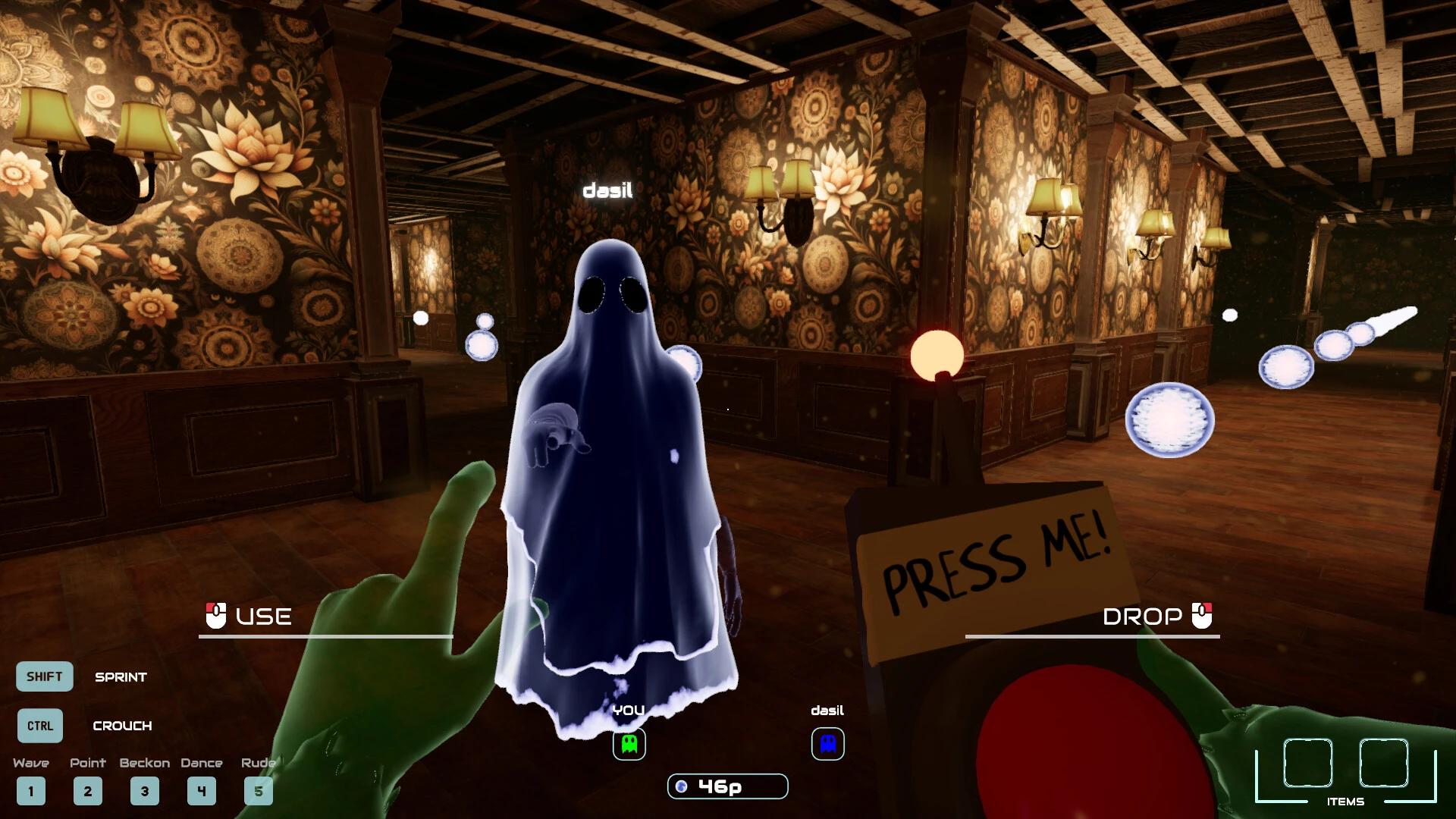Click the mouse icon beside DROP
The height and width of the screenshot is (819, 1456).
[1200, 617]
